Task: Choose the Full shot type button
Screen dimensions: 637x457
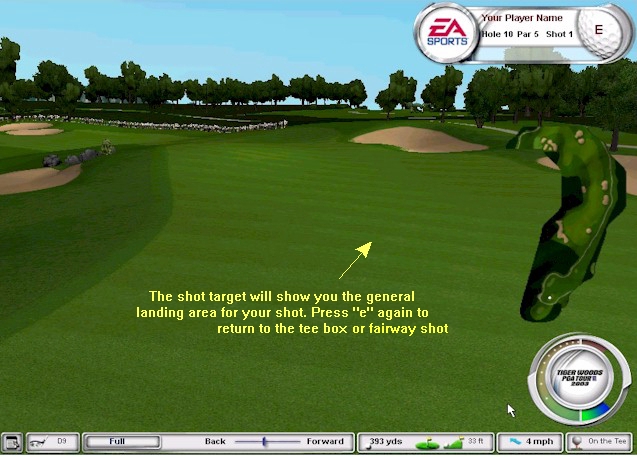Action: 118,441
